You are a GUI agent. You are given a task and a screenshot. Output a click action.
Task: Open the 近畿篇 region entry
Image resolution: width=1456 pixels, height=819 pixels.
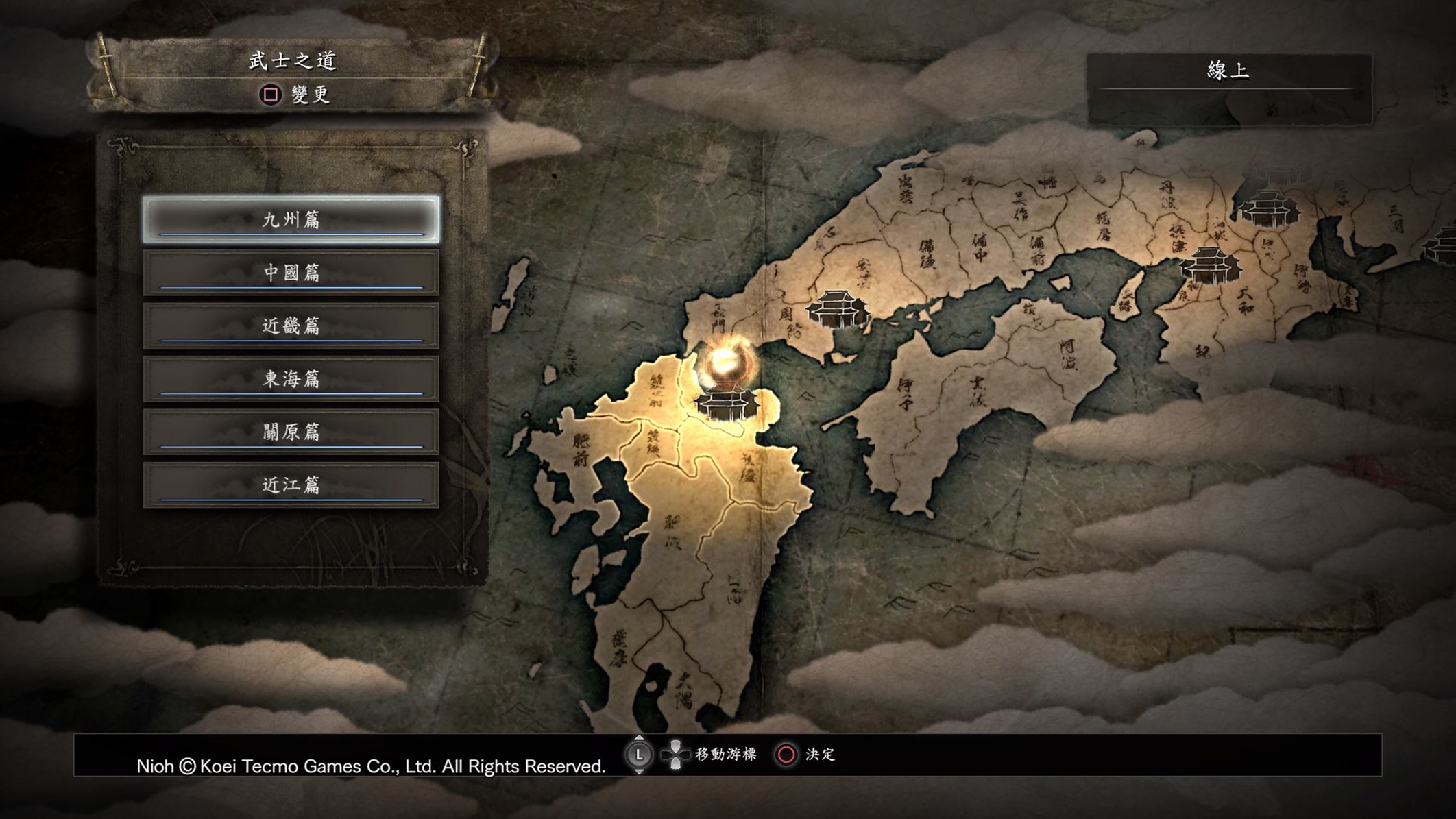click(291, 326)
